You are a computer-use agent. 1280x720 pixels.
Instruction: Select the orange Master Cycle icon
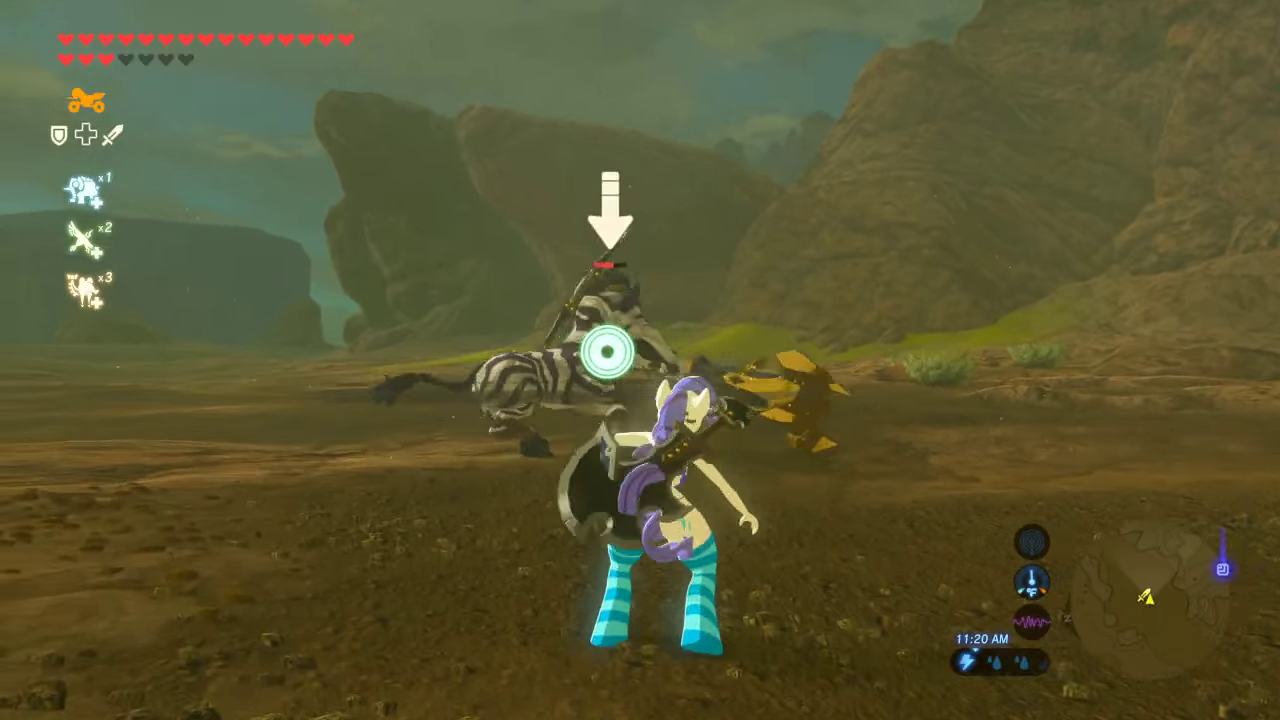point(87,100)
